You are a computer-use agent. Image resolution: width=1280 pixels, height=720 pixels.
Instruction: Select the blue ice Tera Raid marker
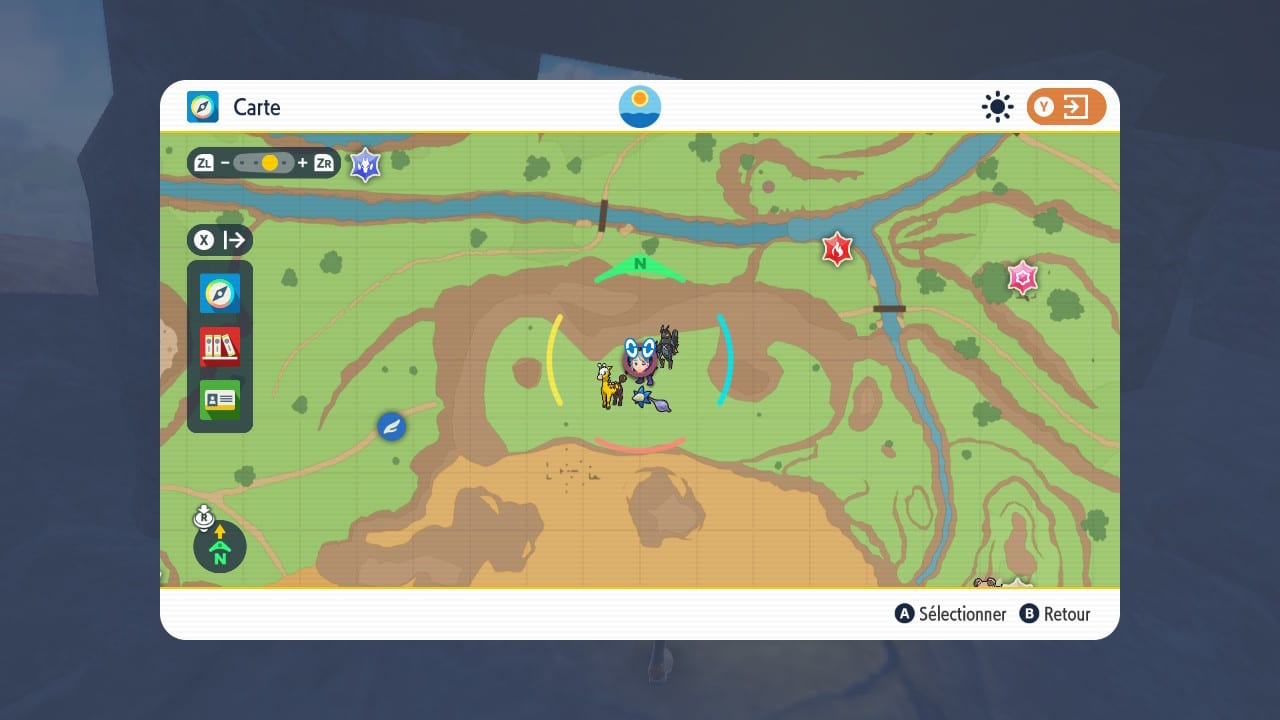pos(365,164)
